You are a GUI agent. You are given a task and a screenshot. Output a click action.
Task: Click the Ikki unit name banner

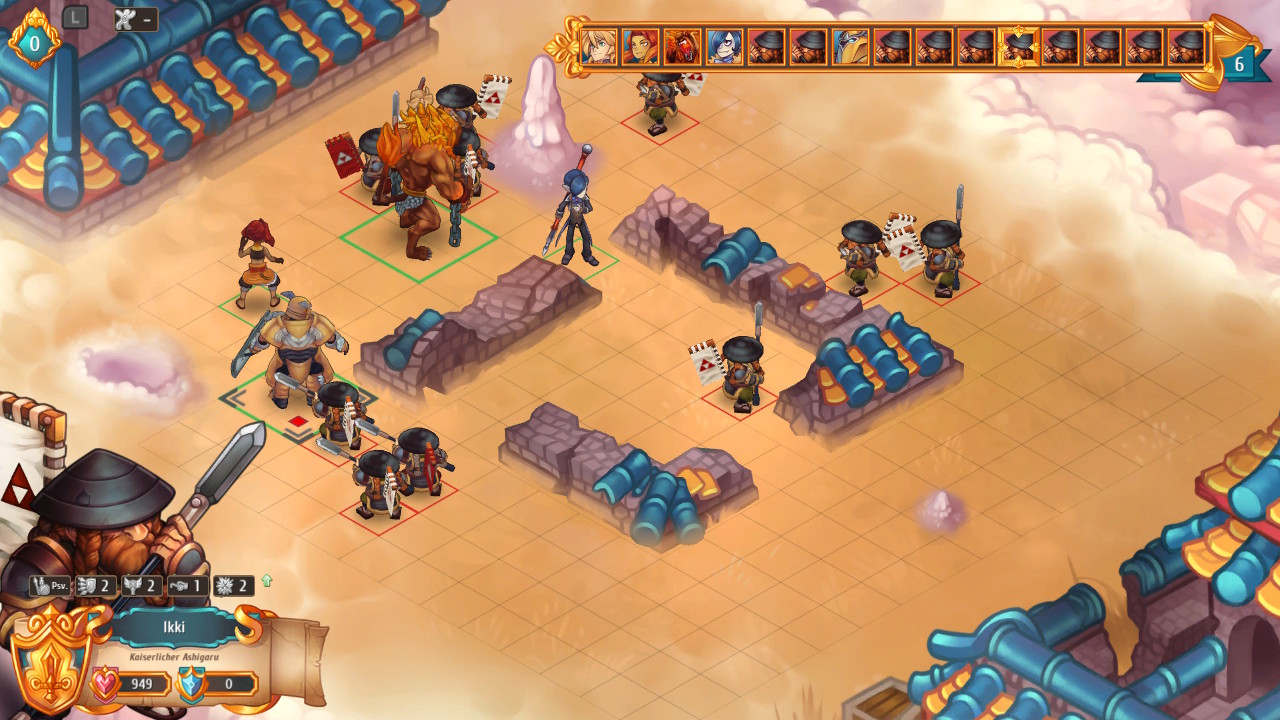[x=174, y=628]
